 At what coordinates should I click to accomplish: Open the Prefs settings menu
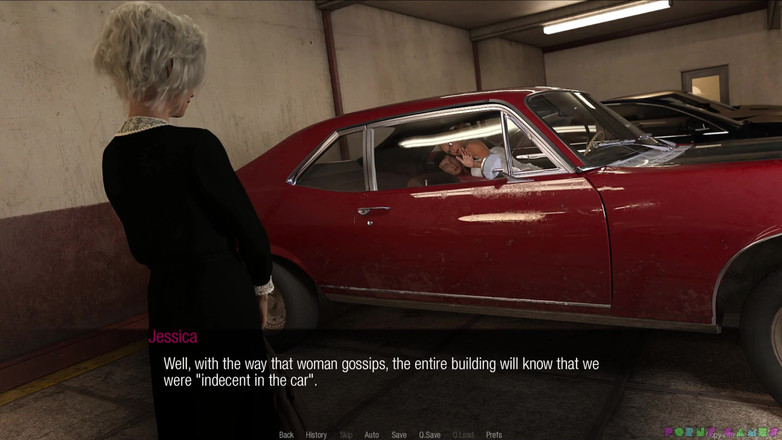[x=494, y=435]
